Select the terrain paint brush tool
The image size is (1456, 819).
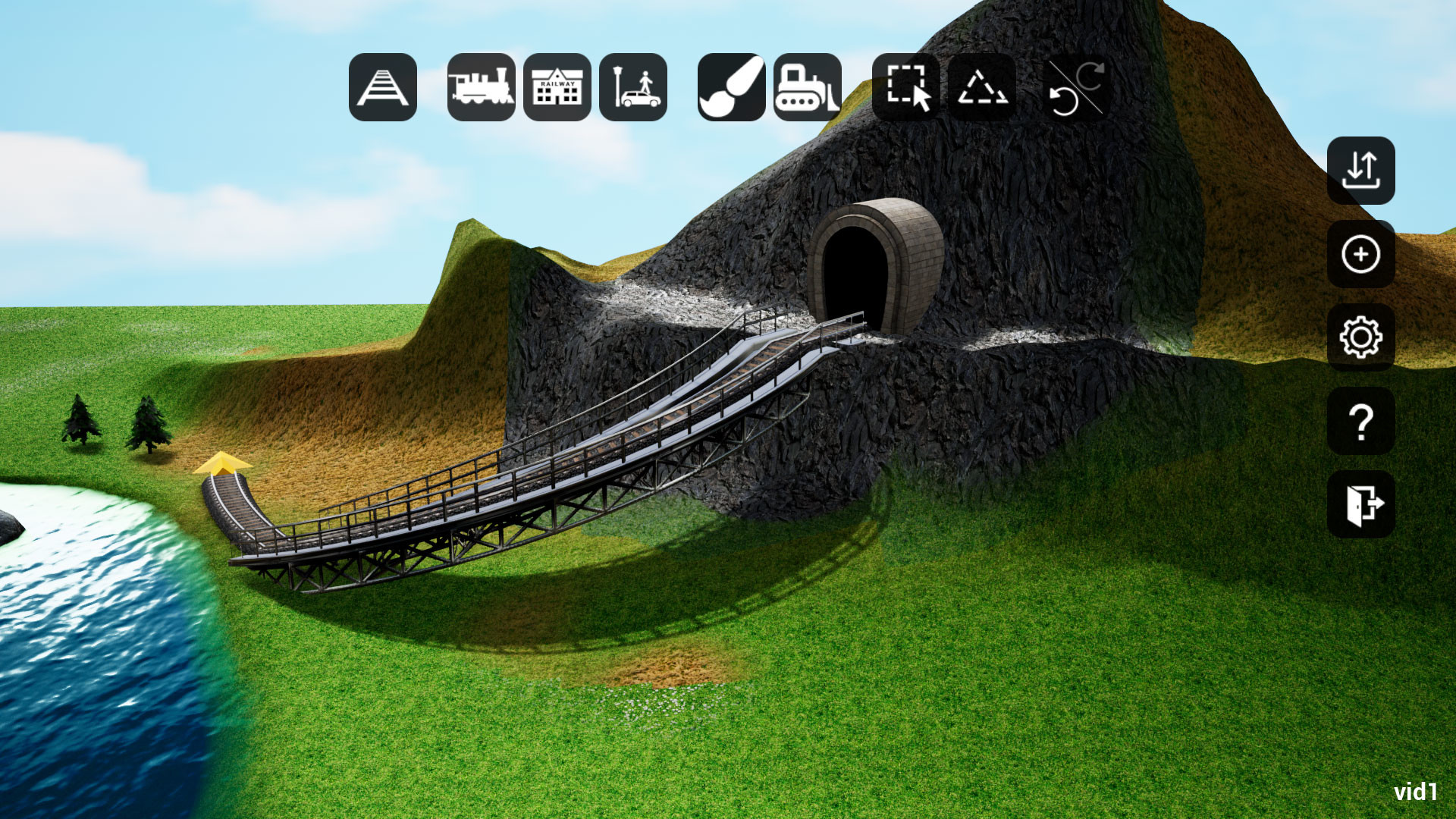(730, 89)
